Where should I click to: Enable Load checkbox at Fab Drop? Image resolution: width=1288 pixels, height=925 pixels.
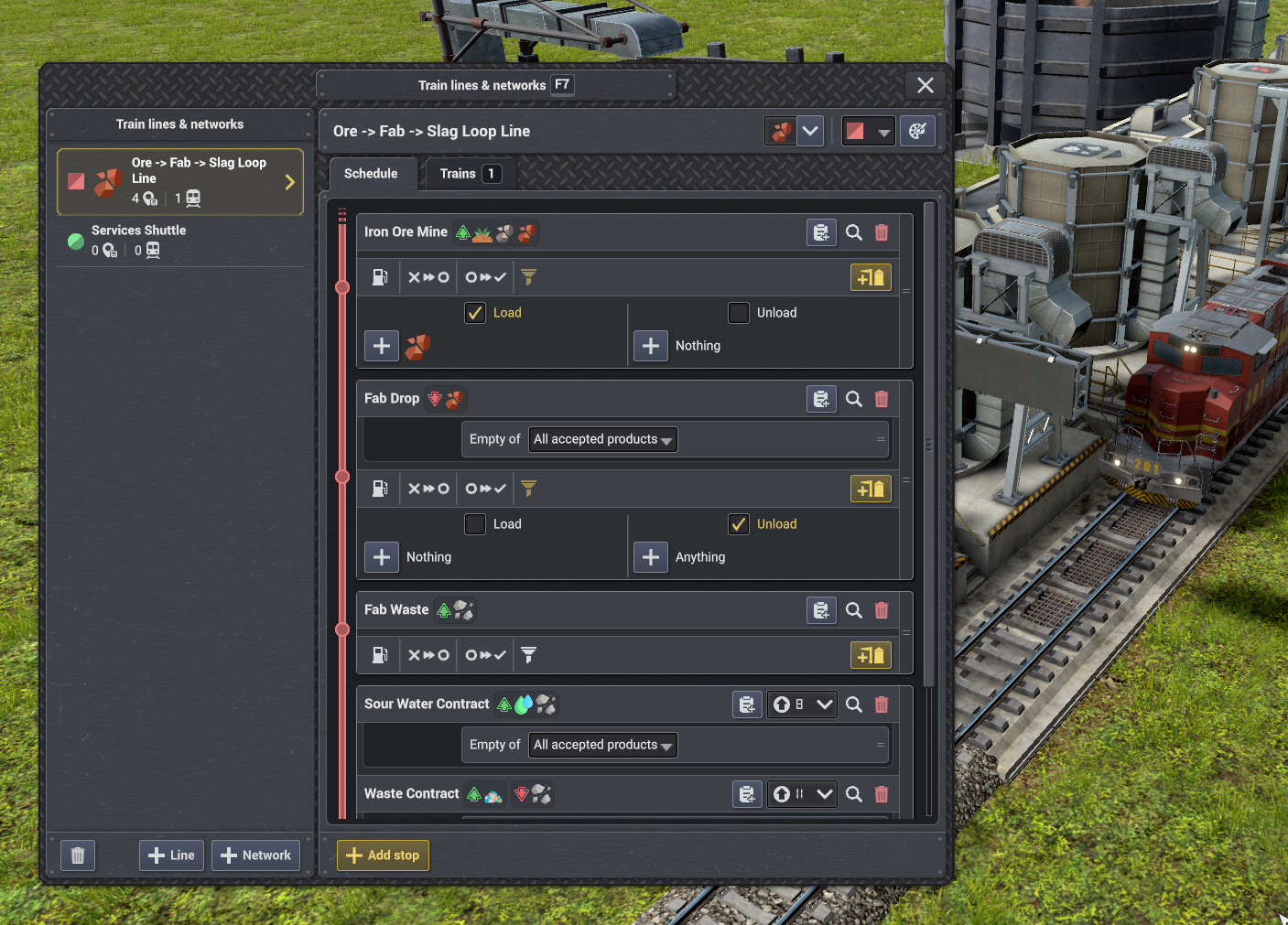tap(475, 524)
